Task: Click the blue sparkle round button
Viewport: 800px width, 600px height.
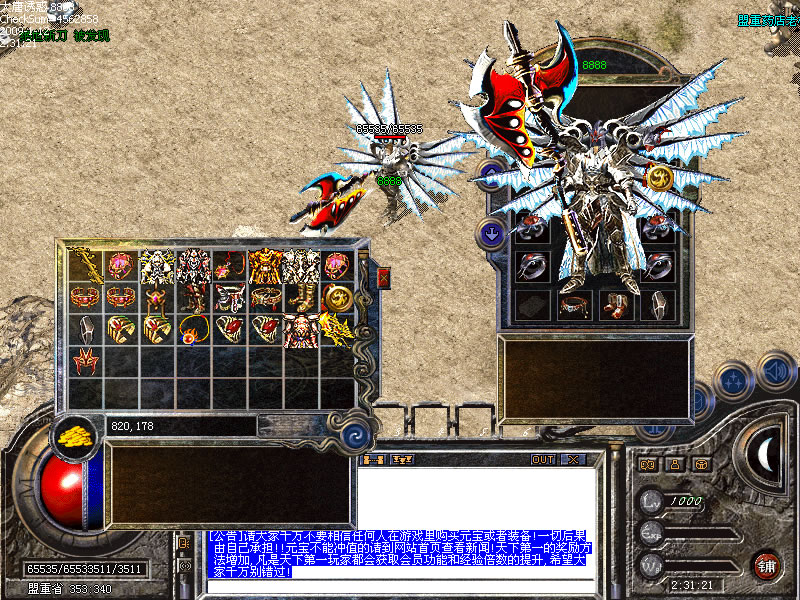Action: (x=735, y=381)
